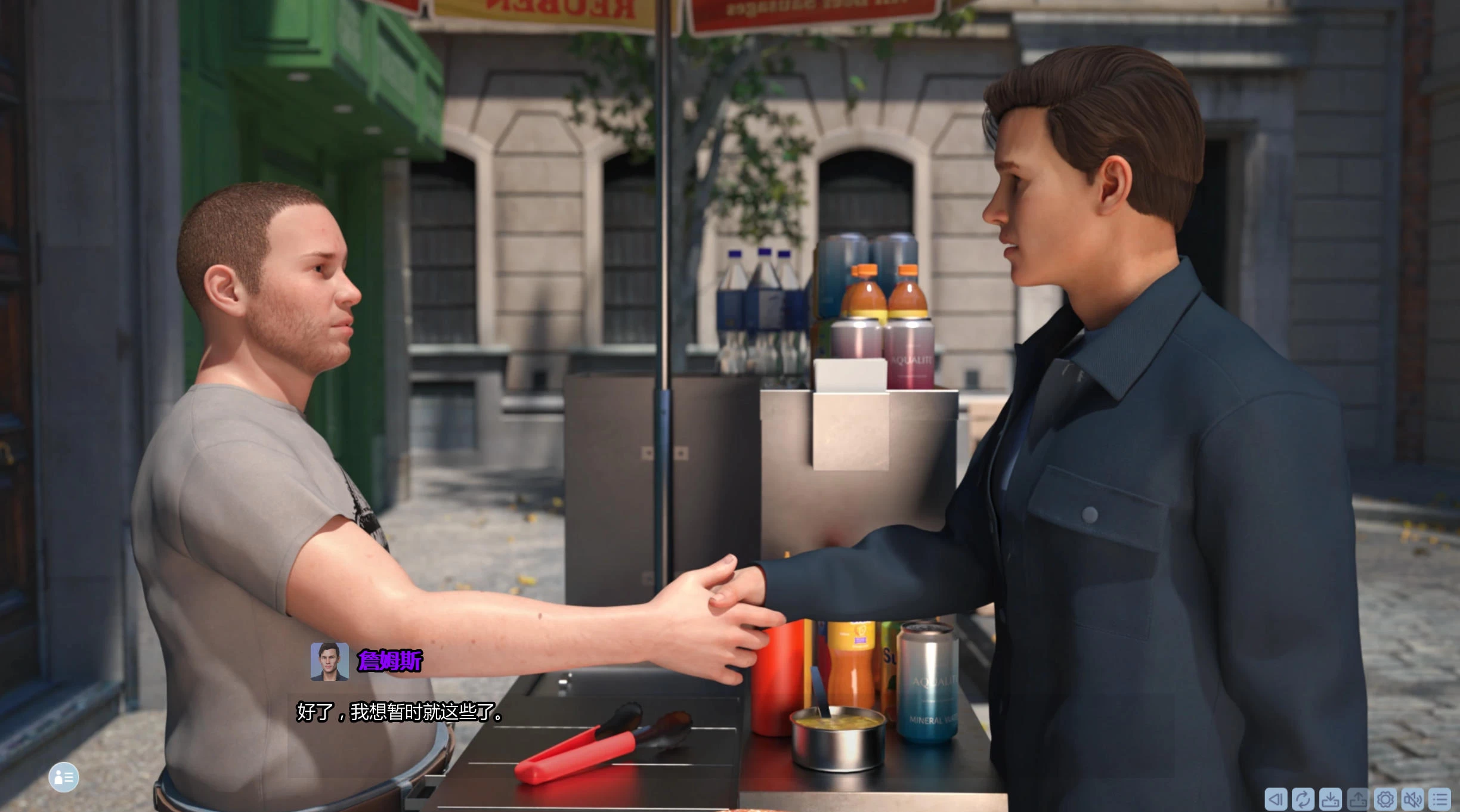Toggle the muted speaker sound button
The image size is (1460, 812).
tap(1413, 799)
